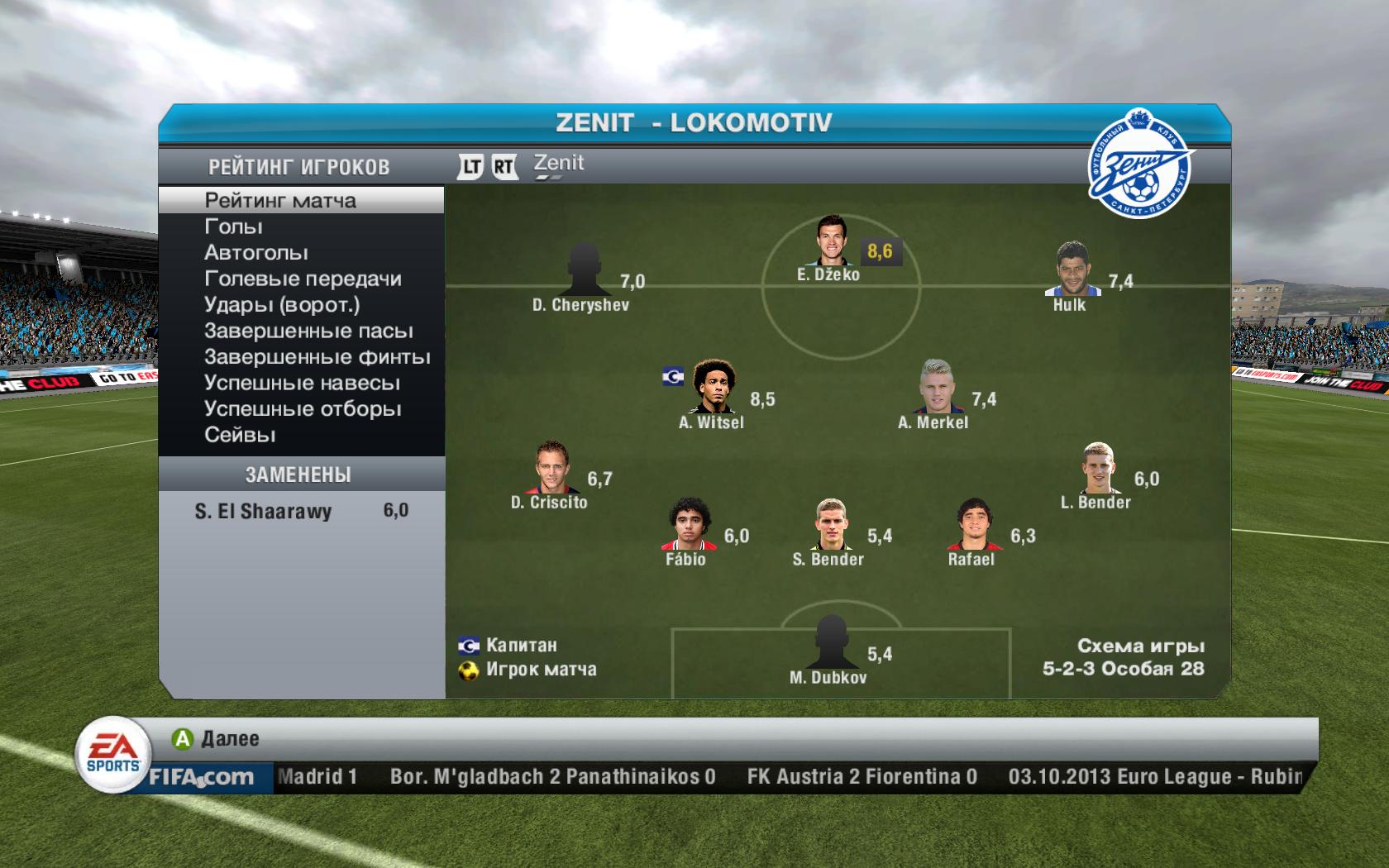This screenshot has width=1389, height=868.
Task: Continue with the Далее button
Action: coord(216,738)
